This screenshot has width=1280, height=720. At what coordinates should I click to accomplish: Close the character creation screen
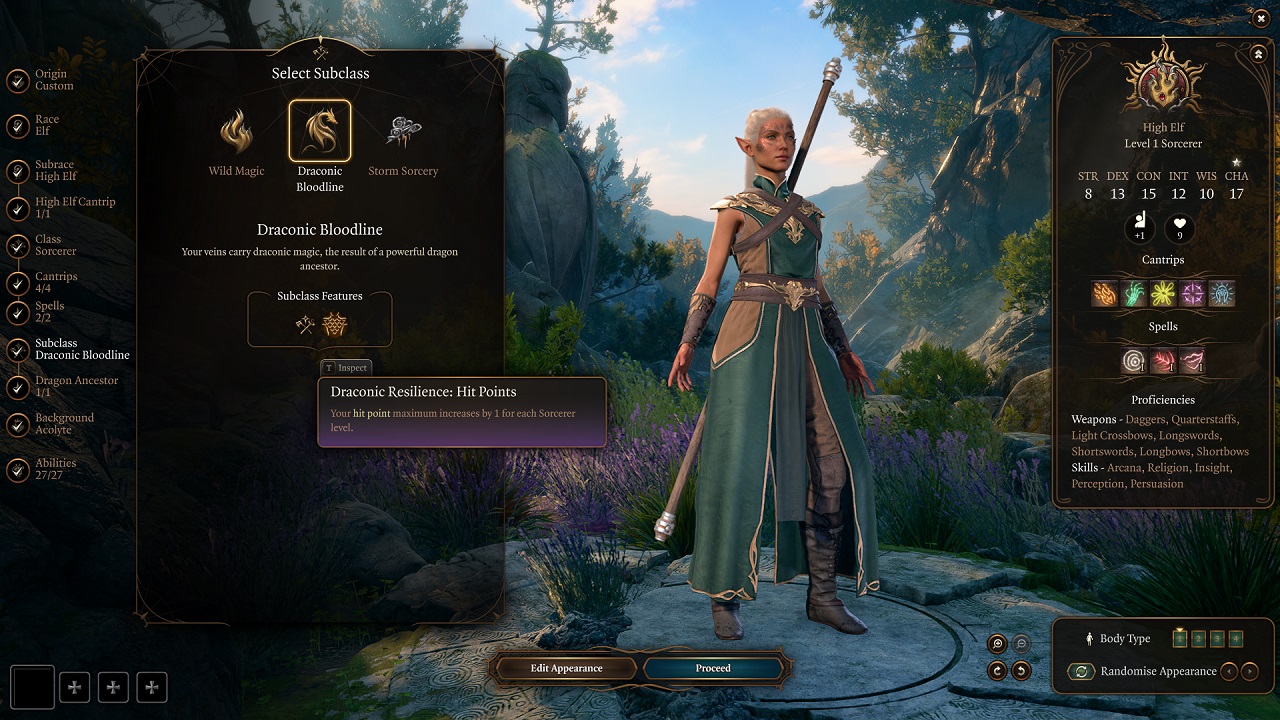1260,18
